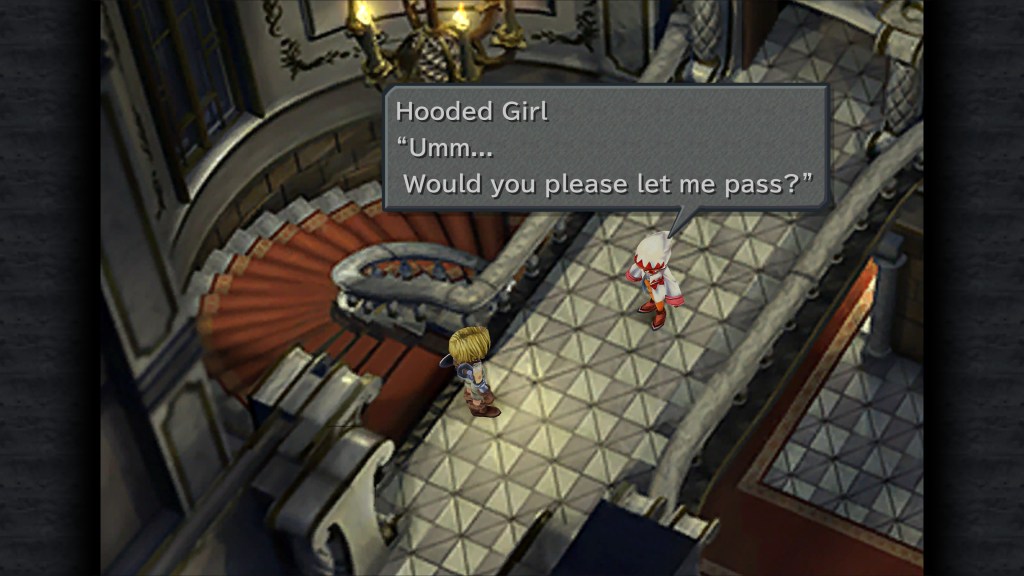Advance the Hooded Girl dialogue bubble
Screen dimensions: 1024x576
click(x=606, y=148)
